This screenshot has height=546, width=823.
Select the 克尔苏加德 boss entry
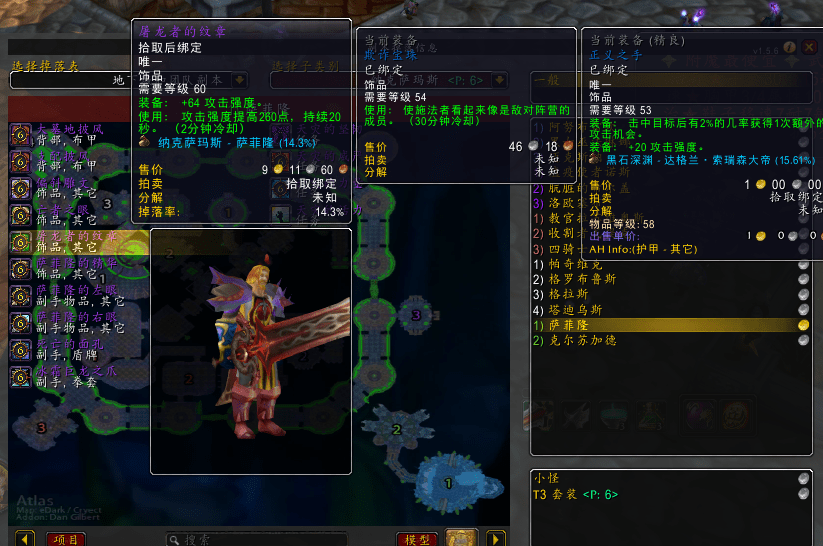pyautogui.click(x=578, y=340)
